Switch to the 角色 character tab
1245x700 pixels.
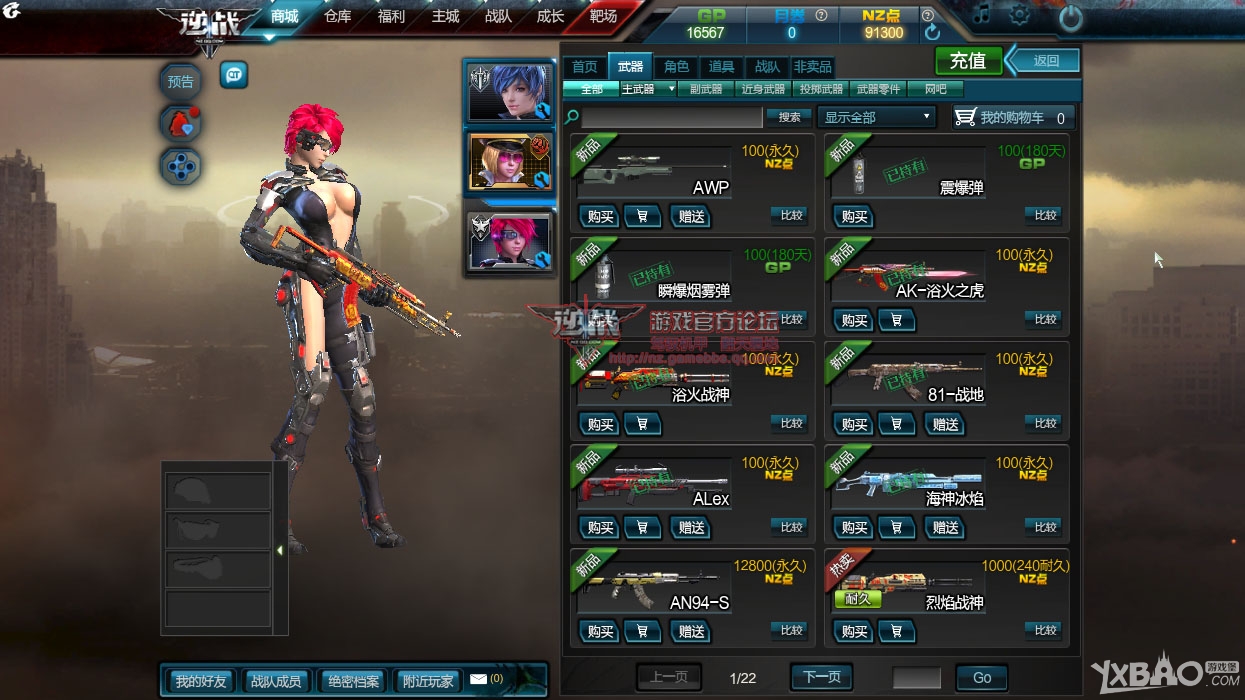[677, 67]
